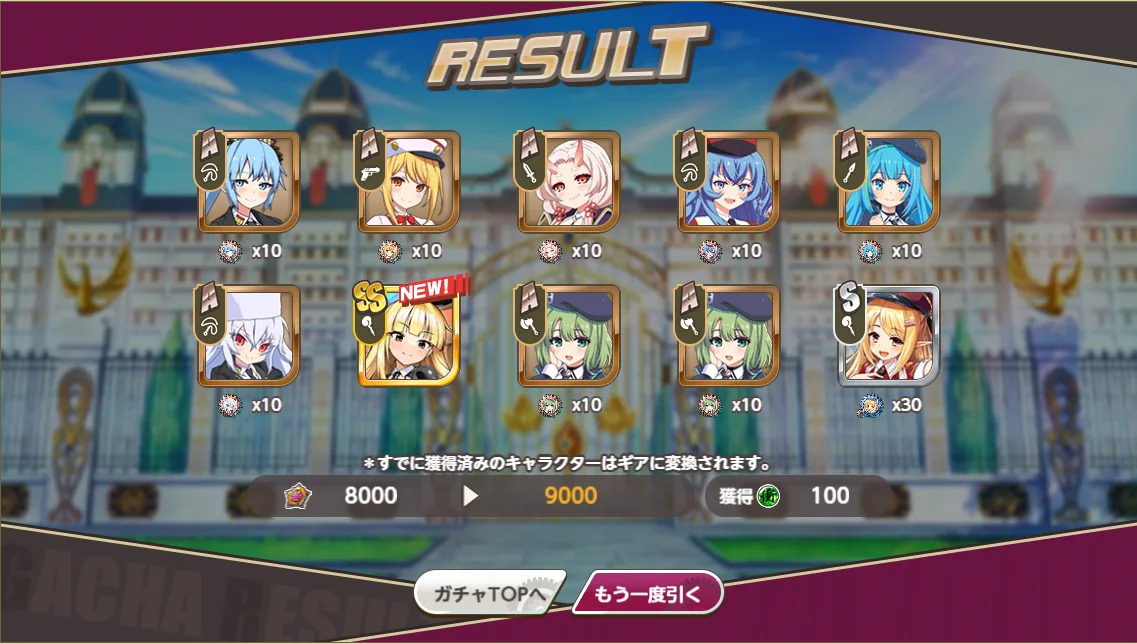Screen dimensions: 1137x644
Task: Open the S-rank blonde elf card
Action: point(888,335)
